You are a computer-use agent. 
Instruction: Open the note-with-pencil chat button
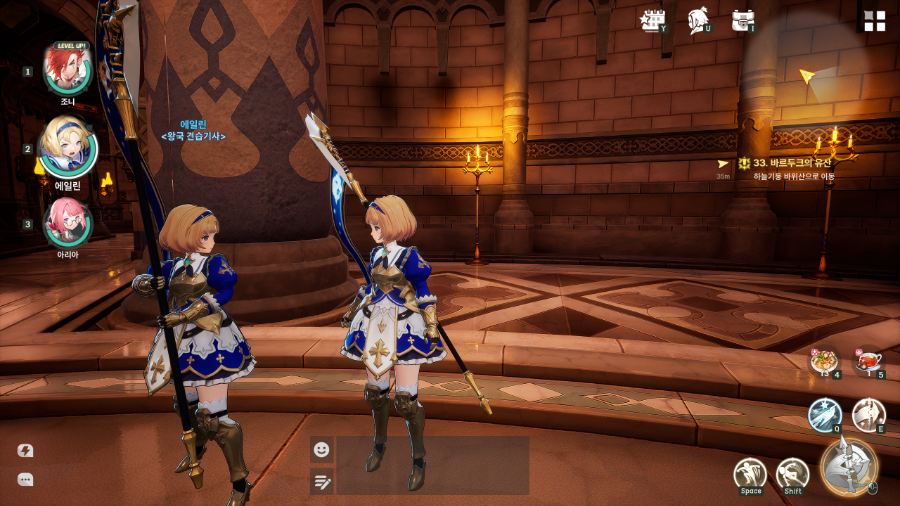321,482
